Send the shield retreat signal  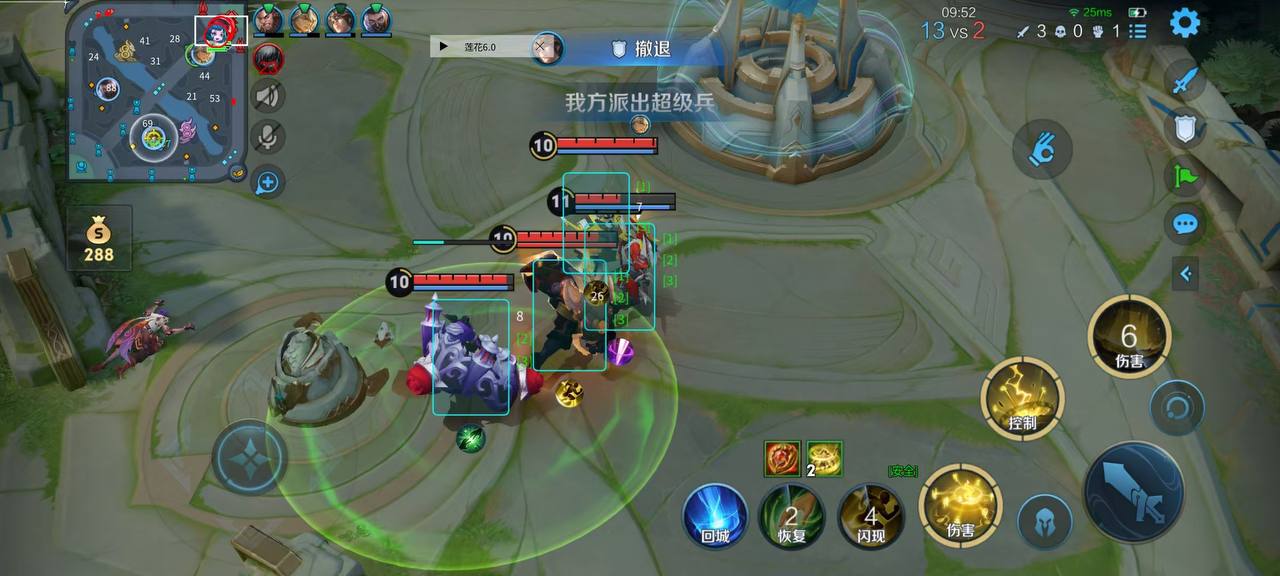click(1185, 127)
